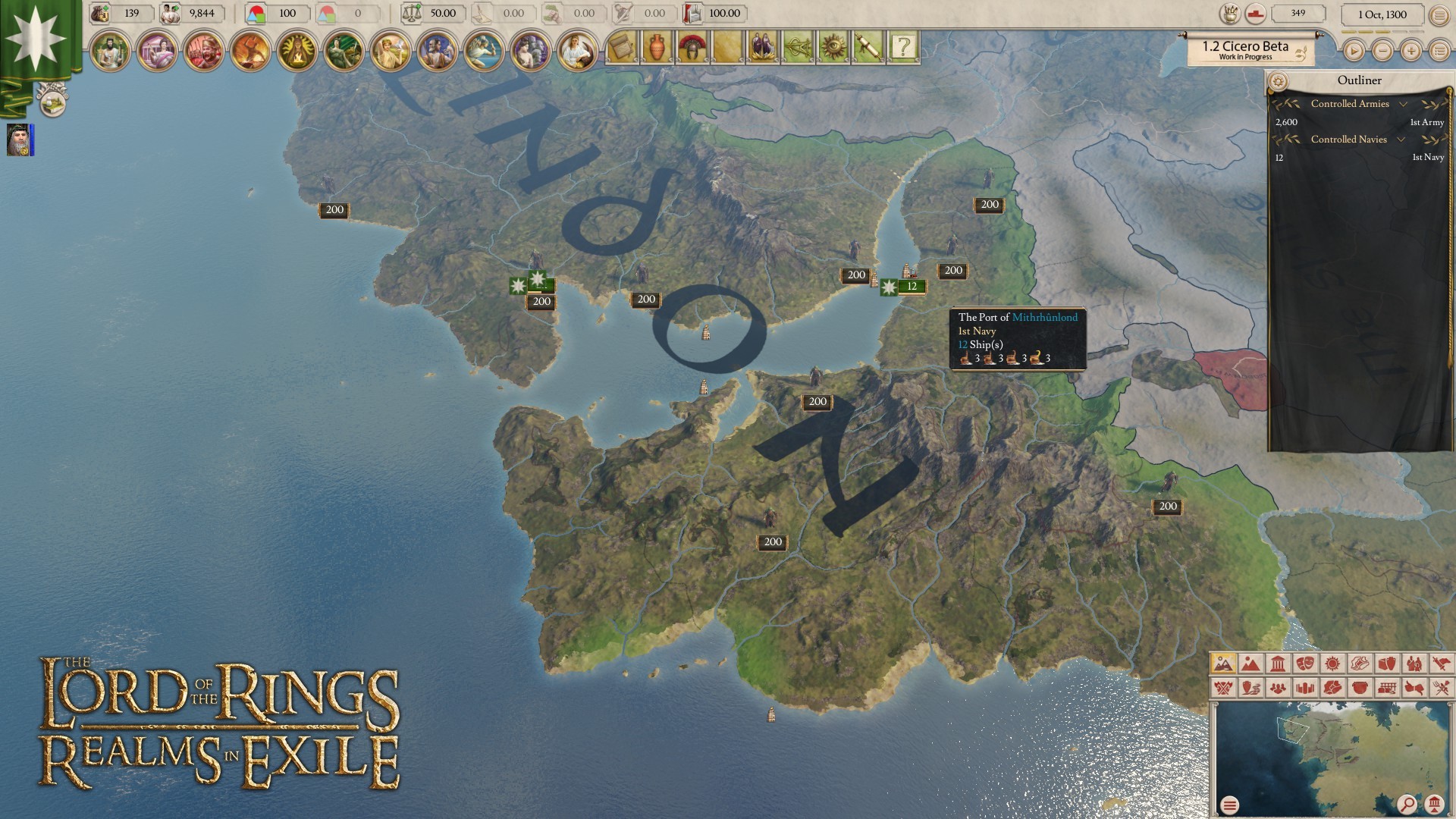Collapse the Controlled Armies section

[1403, 104]
